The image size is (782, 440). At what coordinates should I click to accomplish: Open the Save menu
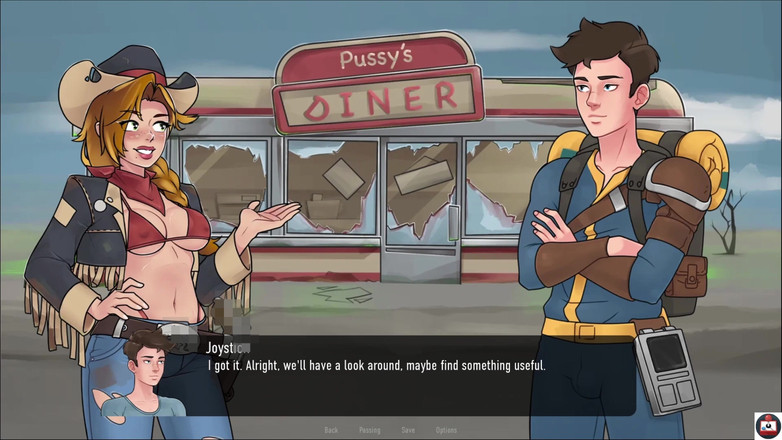tap(408, 430)
